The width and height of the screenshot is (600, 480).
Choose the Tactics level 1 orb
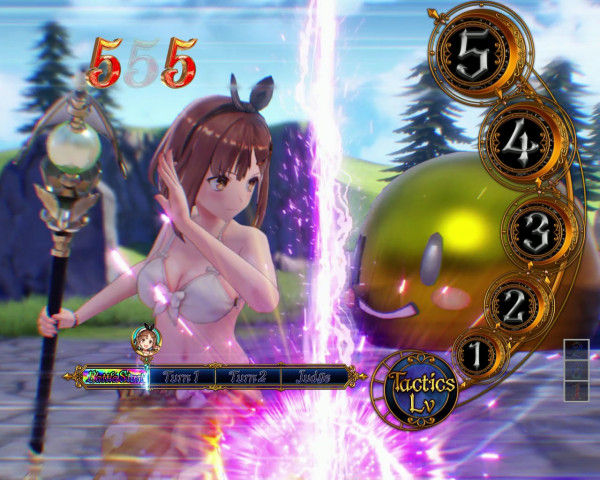tap(476, 354)
